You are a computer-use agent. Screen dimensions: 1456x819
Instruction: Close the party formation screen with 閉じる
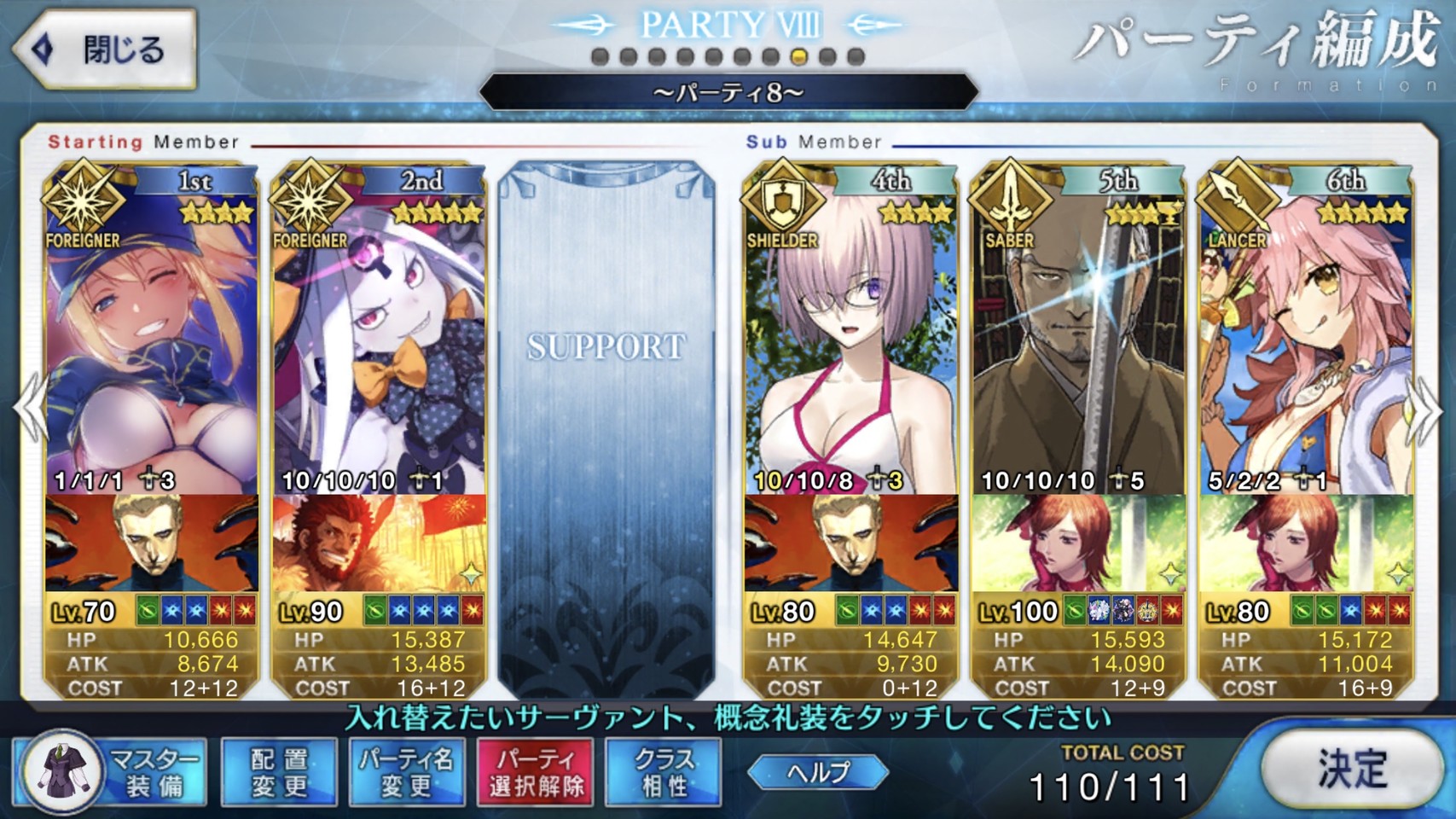click(x=104, y=49)
